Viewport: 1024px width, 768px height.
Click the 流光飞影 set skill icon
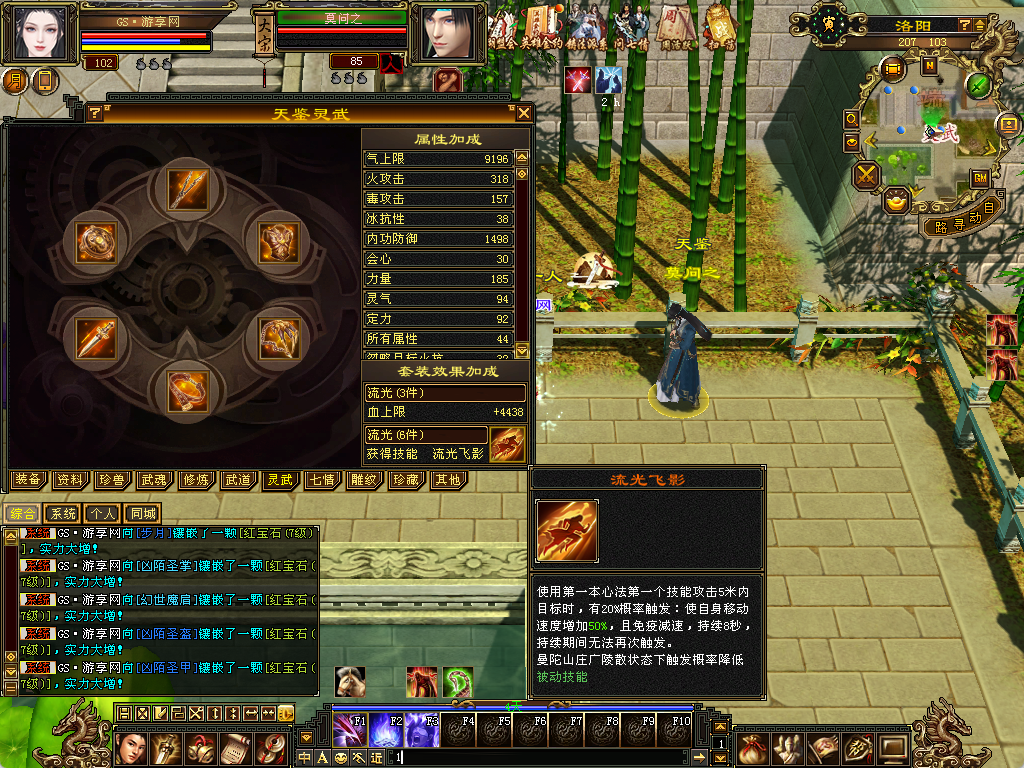(x=508, y=443)
